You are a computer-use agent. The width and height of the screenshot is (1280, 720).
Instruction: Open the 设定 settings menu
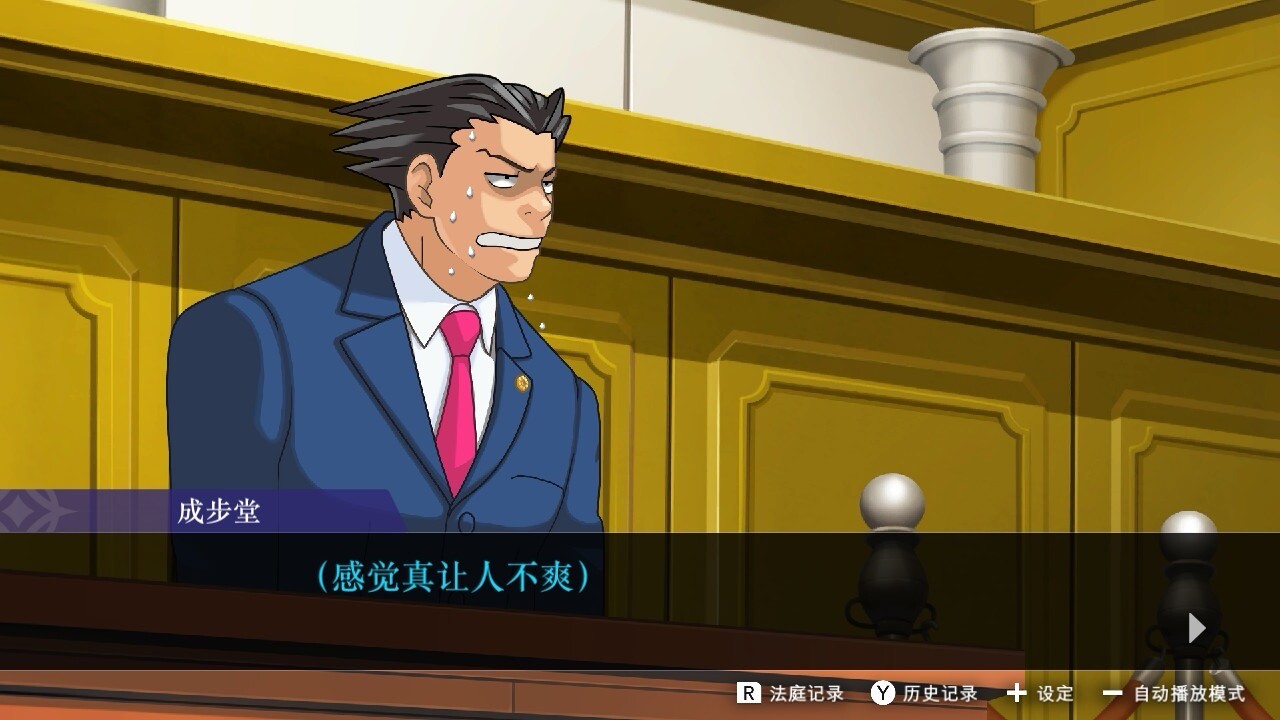click(x=1040, y=693)
